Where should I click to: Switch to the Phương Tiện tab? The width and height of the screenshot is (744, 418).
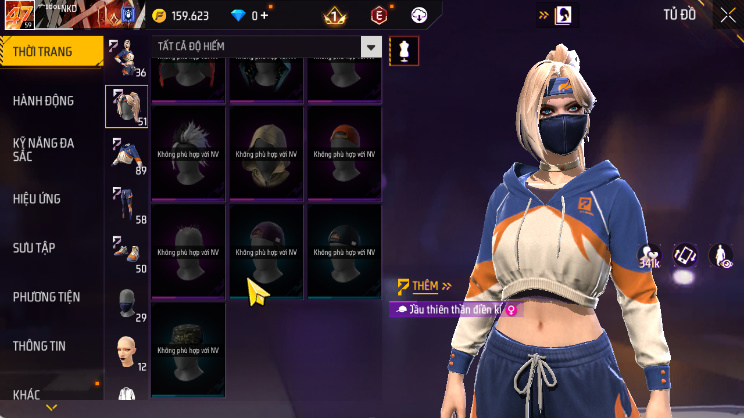coord(47,296)
